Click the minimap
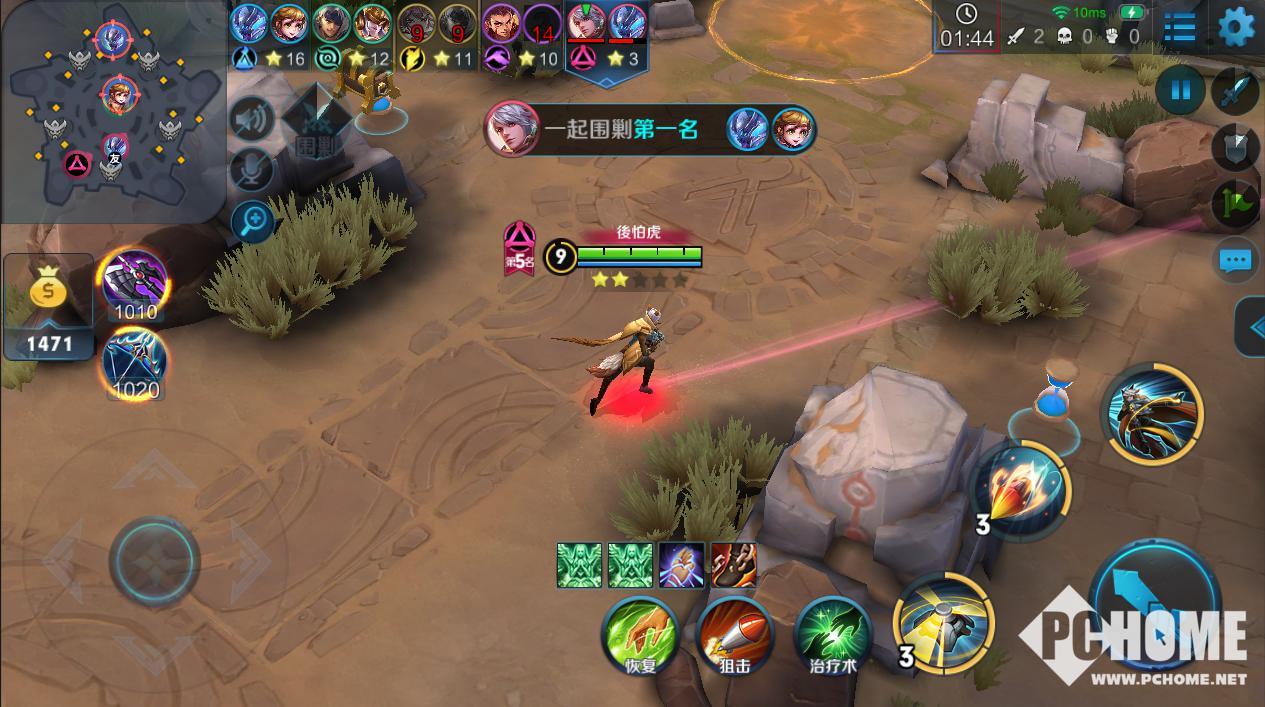The height and width of the screenshot is (707, 1265). [112, 108]
